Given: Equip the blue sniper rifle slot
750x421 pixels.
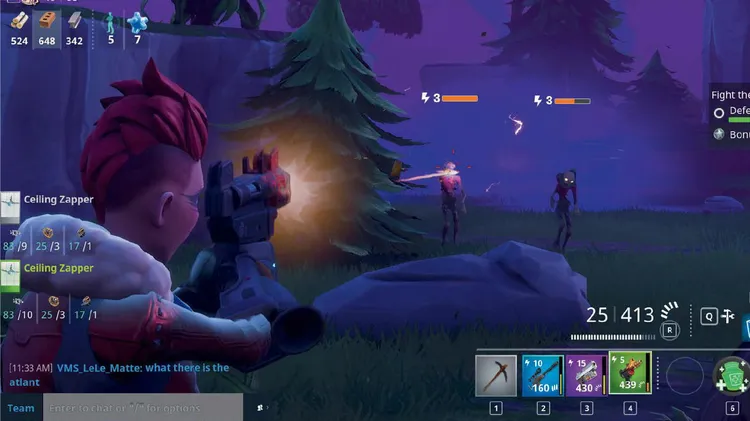Looking at the screenshot, I should point(542,376).
